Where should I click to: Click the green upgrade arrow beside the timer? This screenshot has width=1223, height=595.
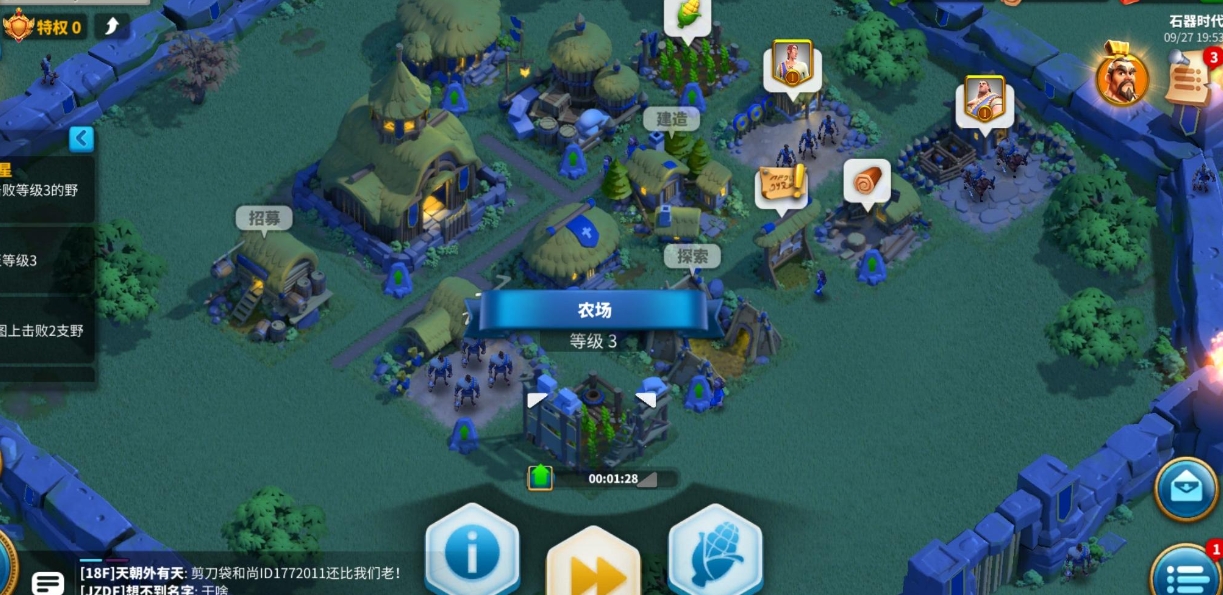pyautogui.click(x=540, y=477)
